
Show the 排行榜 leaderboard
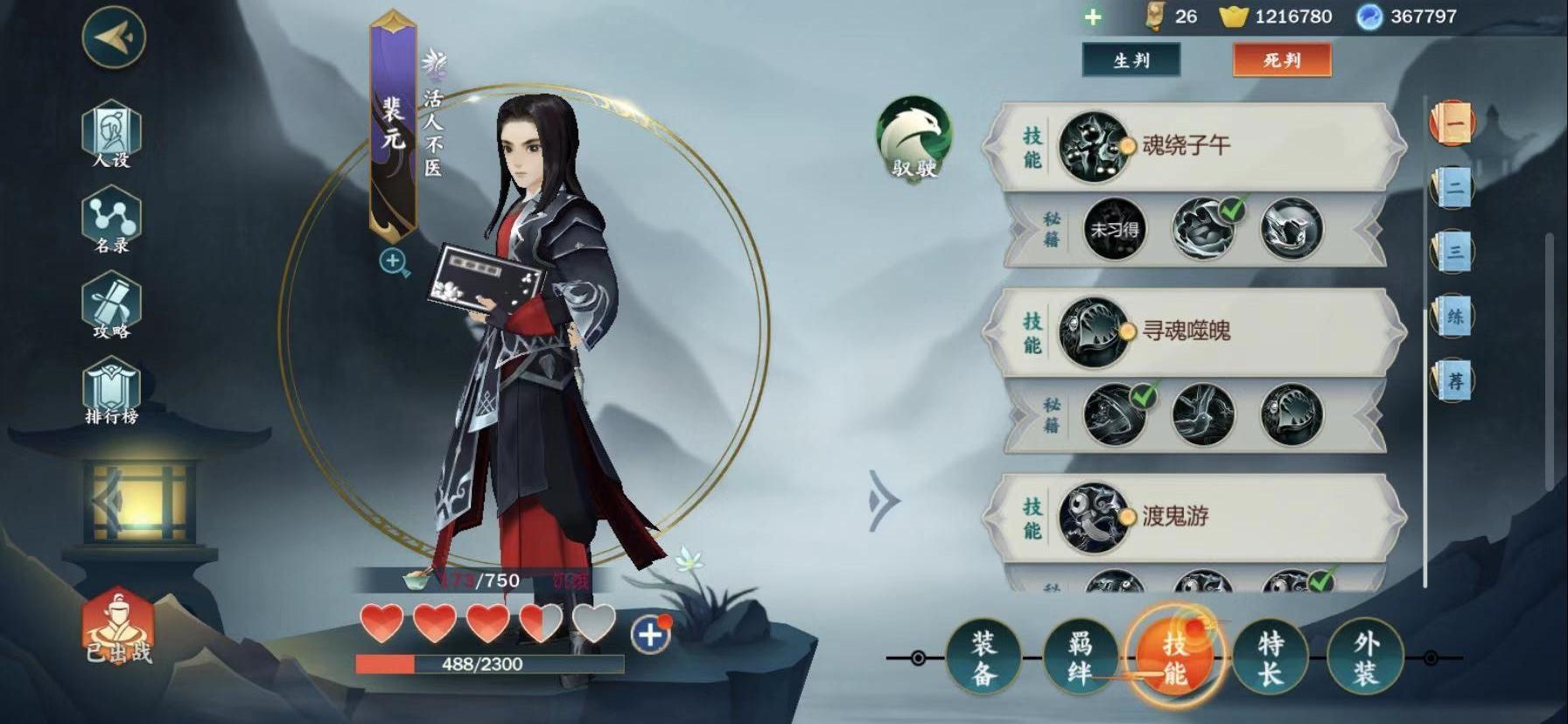tap(111, 392)
